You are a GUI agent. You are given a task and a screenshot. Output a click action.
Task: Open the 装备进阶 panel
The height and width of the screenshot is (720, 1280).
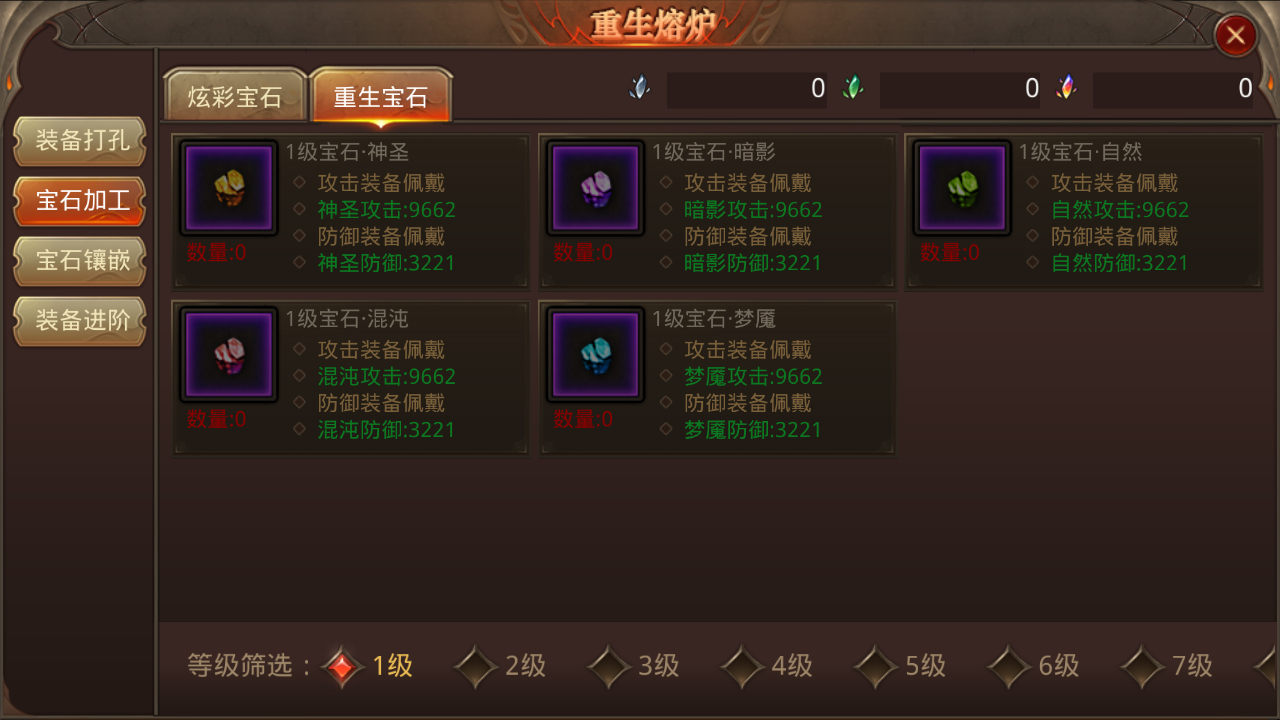tap(79, 321)
